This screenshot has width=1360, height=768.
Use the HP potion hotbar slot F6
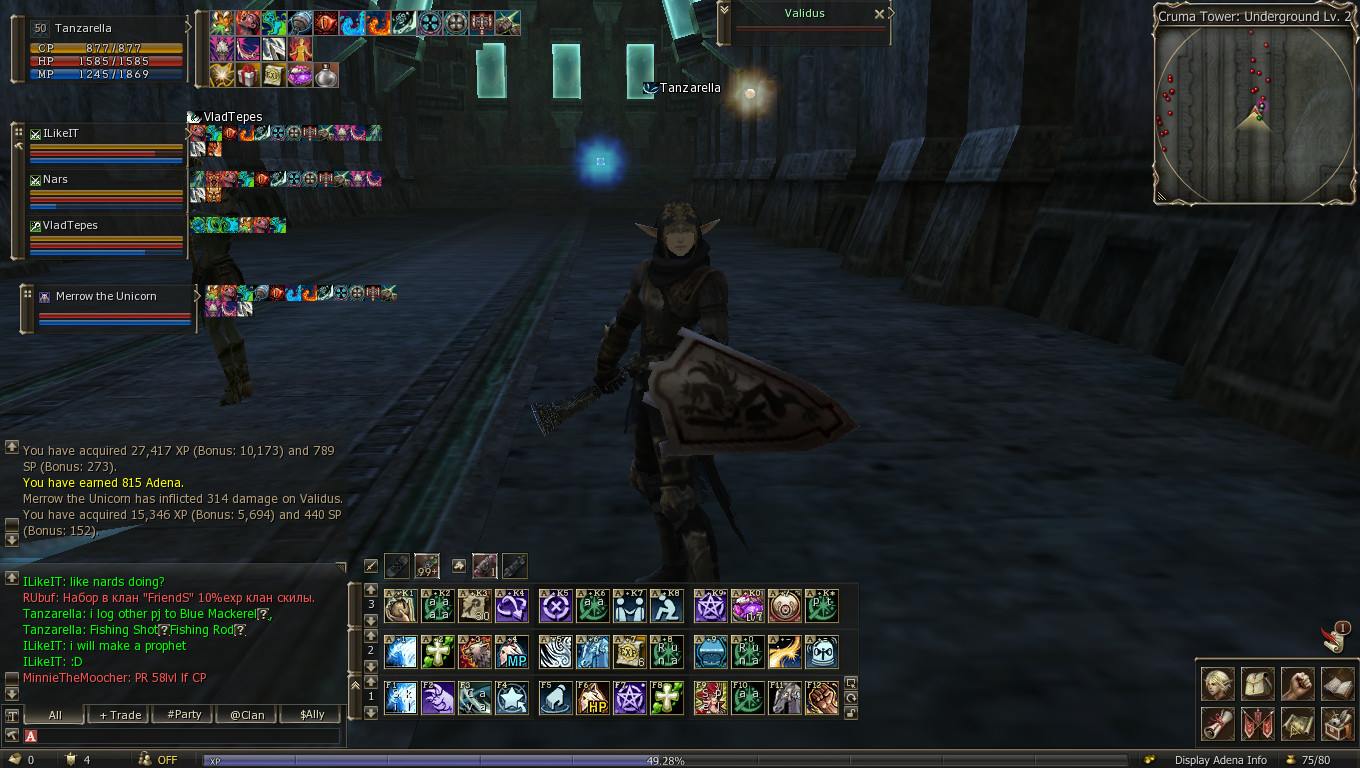[593, 698]
